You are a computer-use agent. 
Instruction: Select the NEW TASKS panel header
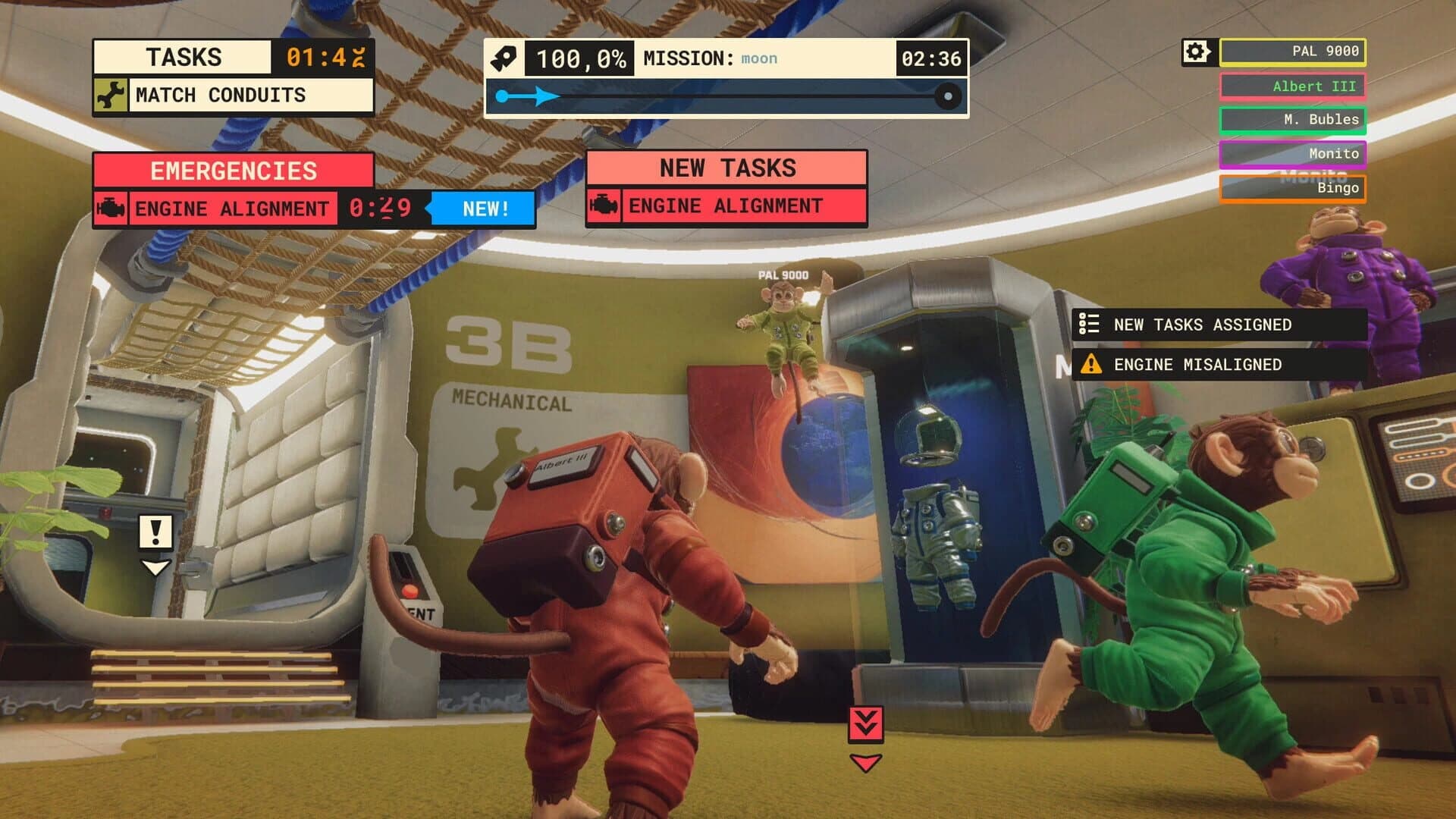click(728, 168)
